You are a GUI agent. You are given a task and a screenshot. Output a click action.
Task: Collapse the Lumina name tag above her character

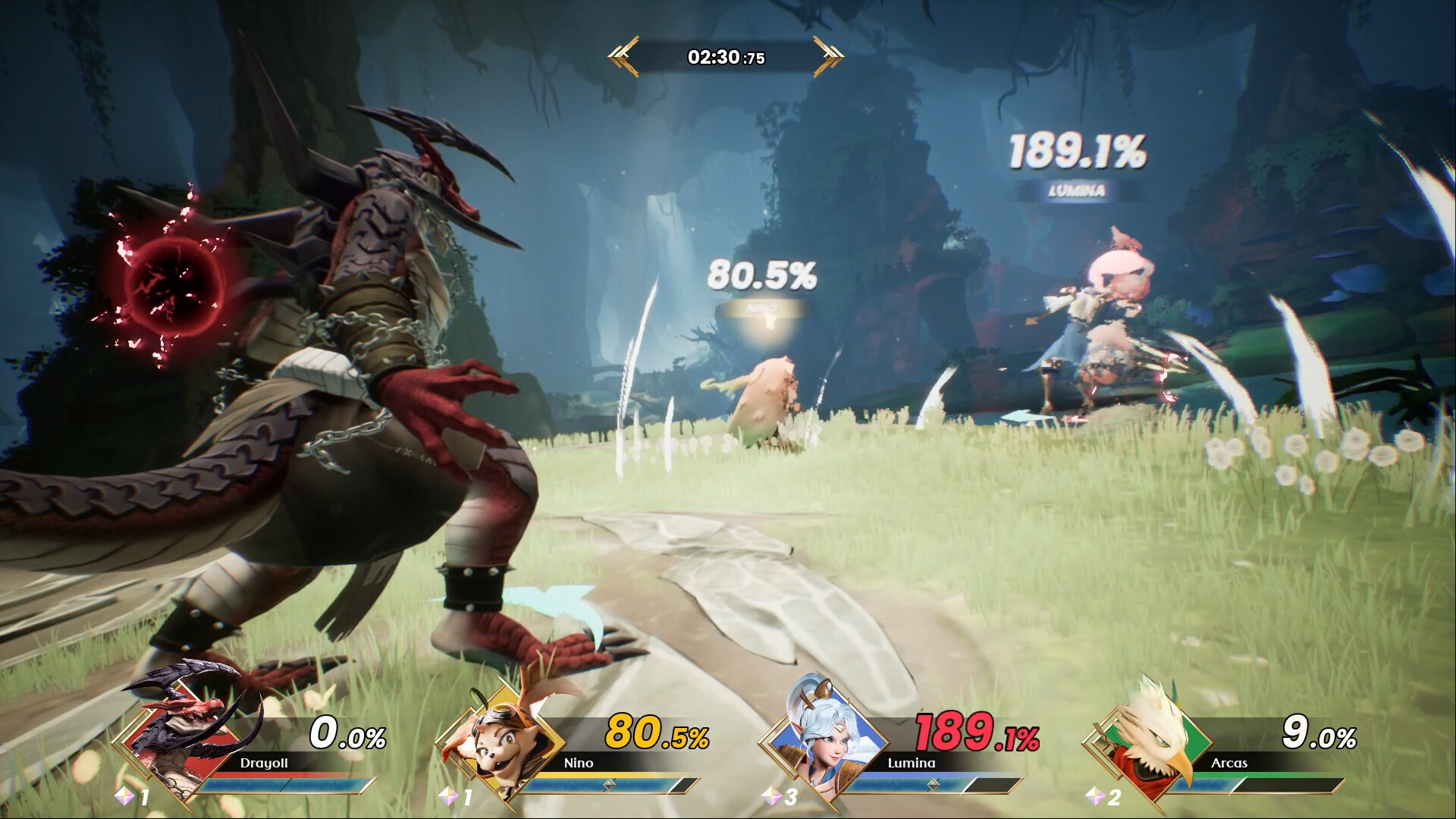click(1077, 191)
